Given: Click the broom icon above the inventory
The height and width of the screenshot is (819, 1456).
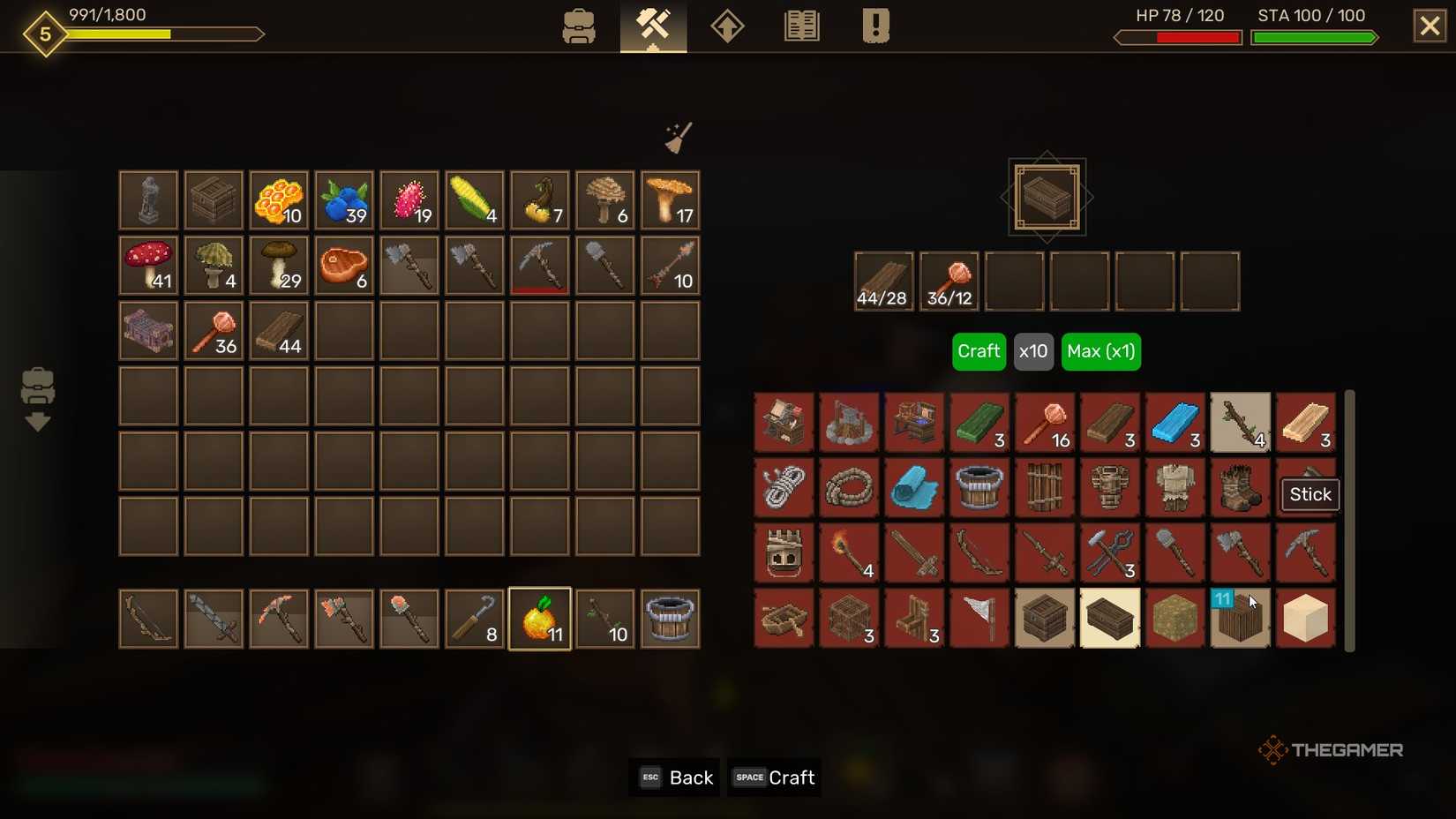Looking at the screenshot, I should [678, 138].
